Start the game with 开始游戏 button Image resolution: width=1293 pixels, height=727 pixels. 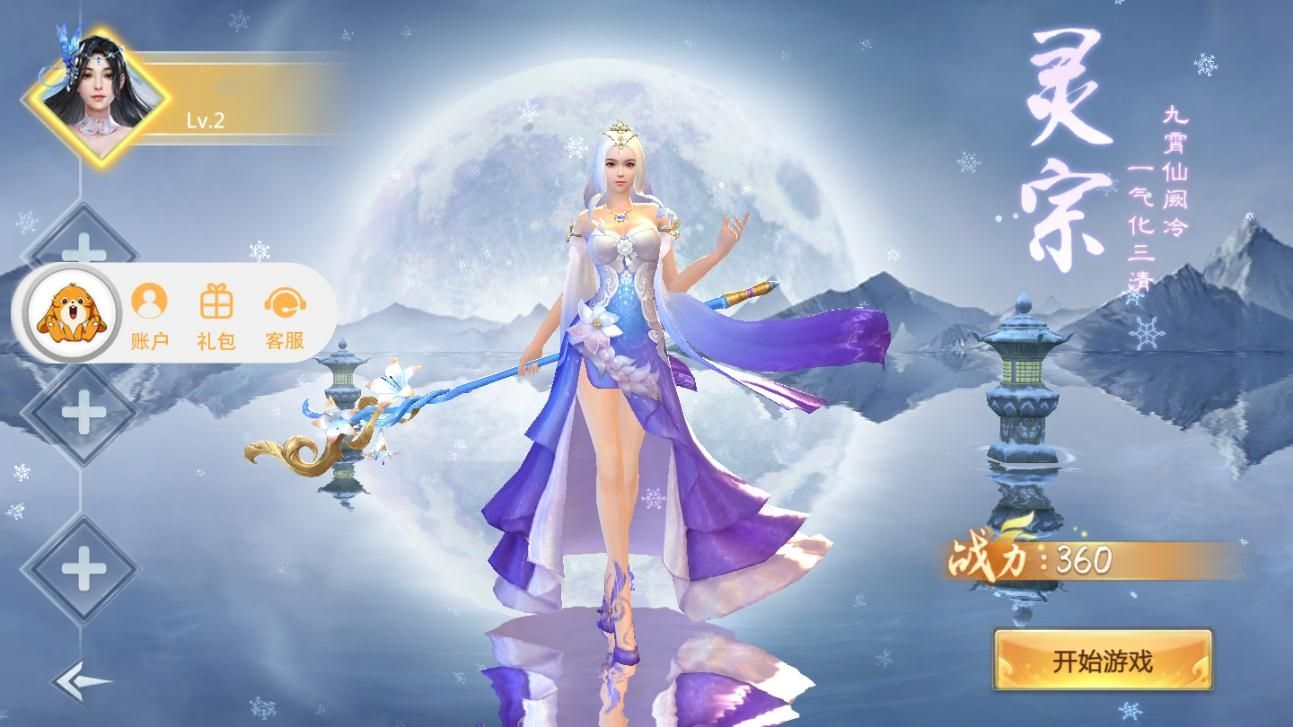pos(1102,660)
